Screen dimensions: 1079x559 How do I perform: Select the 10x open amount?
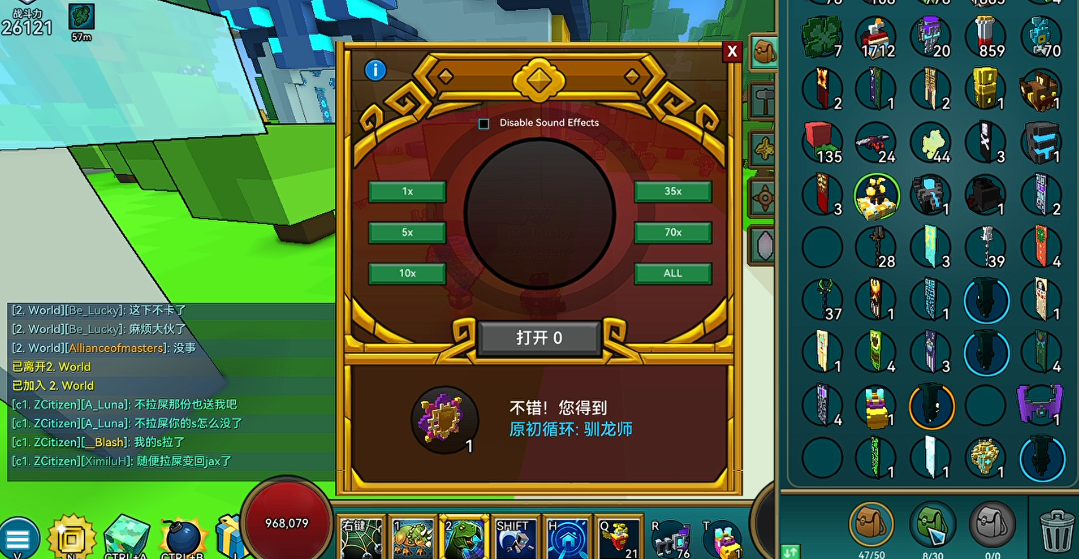point(407,273)
